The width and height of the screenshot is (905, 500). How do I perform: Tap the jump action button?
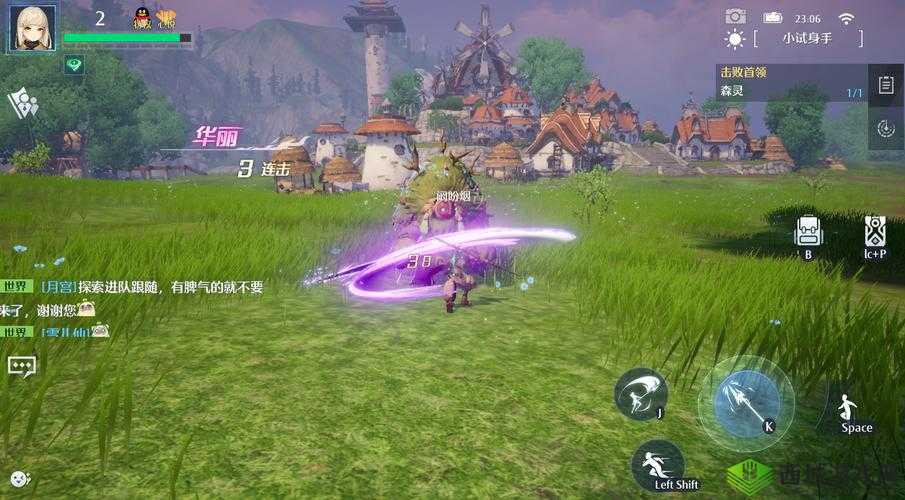coord(850,408)
